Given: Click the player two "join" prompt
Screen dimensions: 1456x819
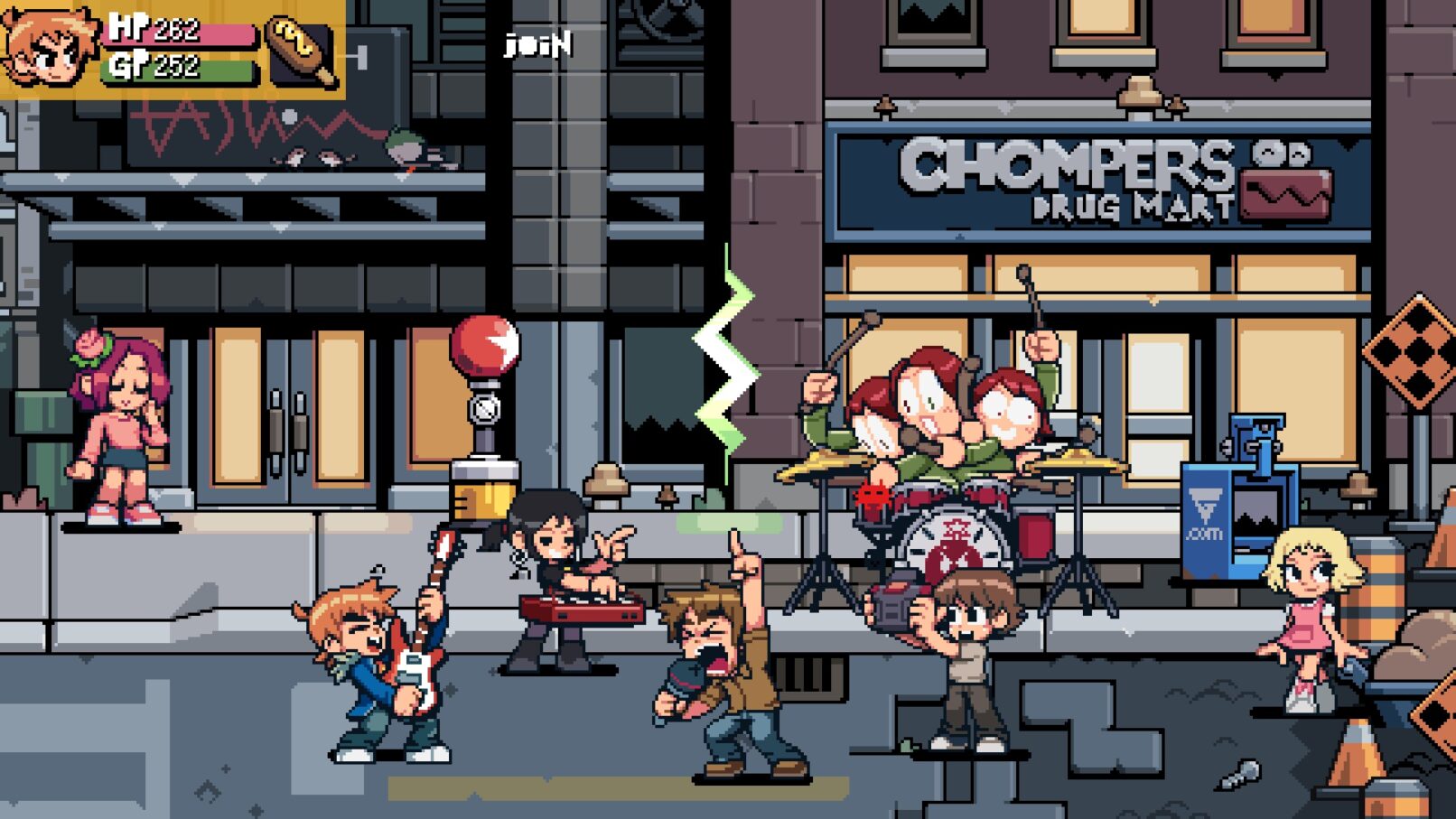Looking at the screenshot, I should 538,44.
